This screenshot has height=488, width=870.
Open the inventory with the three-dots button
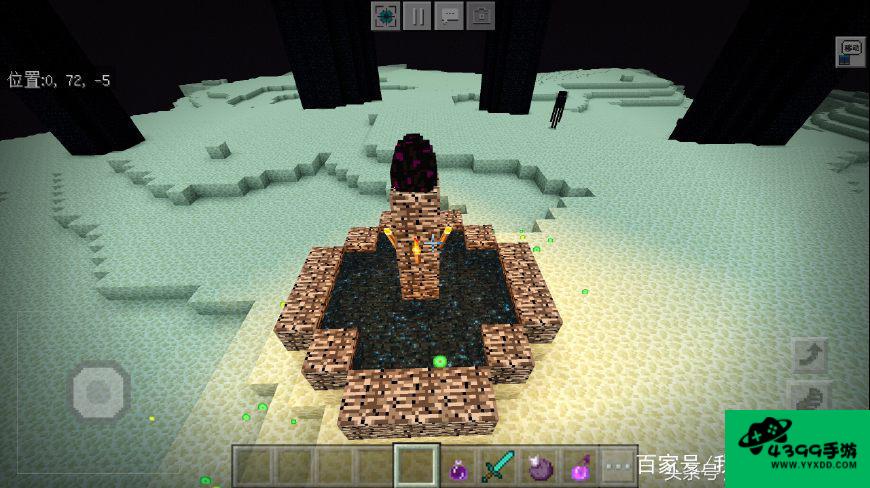(618, 466)
